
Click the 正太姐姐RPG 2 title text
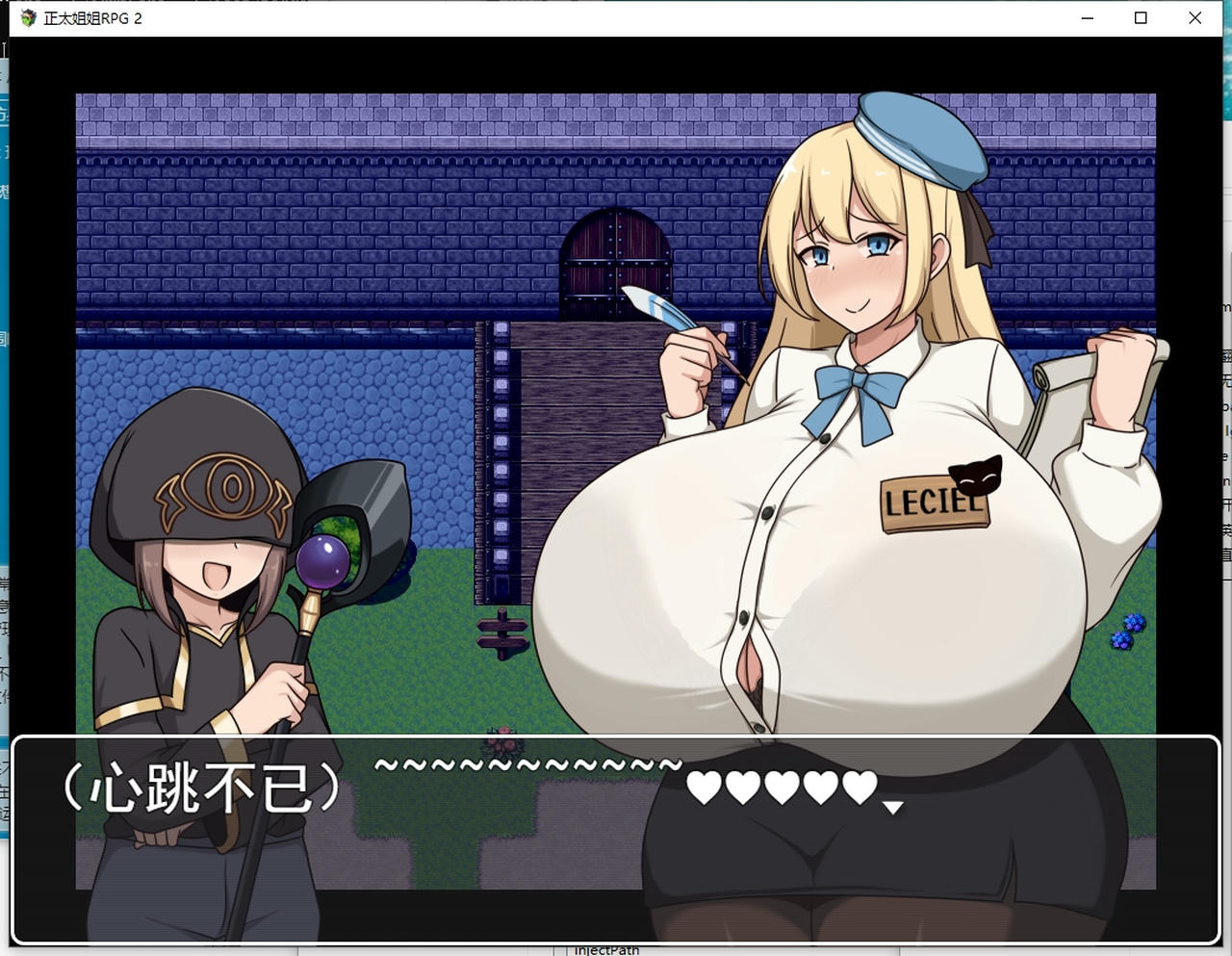pyautogui.click(x=94, y=17)
